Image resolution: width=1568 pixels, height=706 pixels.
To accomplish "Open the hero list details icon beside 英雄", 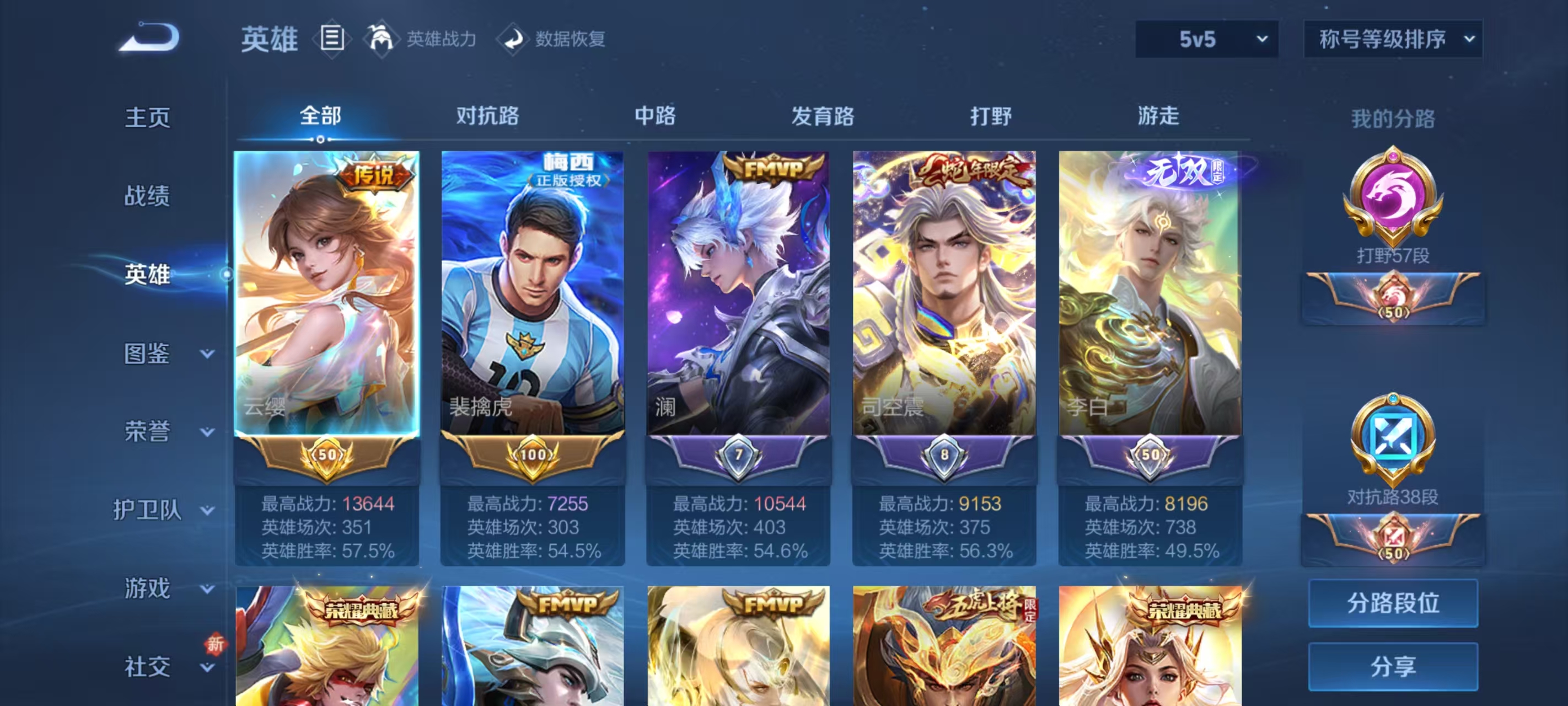I will tap(332, 39).
